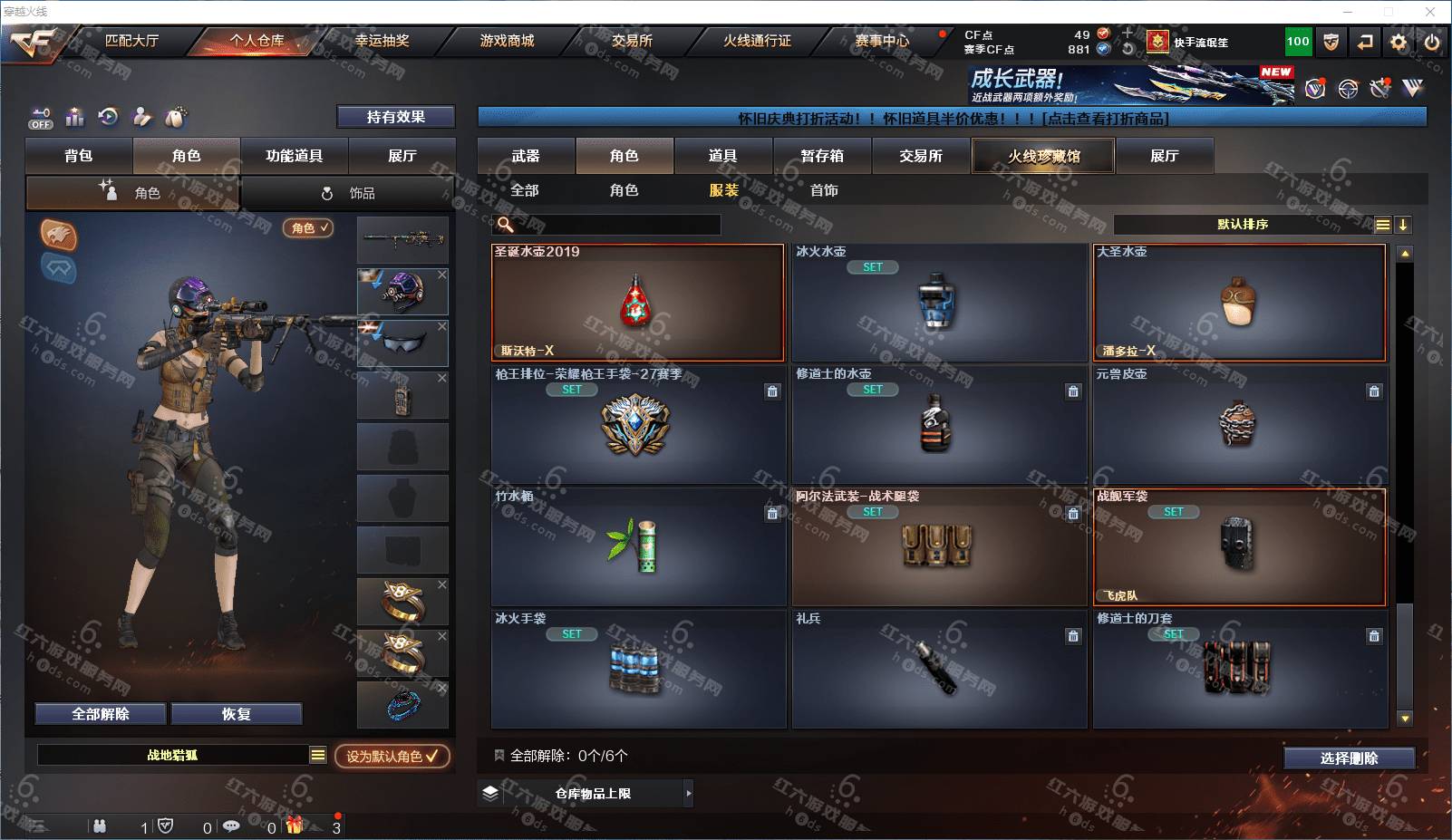
Task: Select the 竹水桶 bamboo canteen item
Action: (x=637, y=547)
